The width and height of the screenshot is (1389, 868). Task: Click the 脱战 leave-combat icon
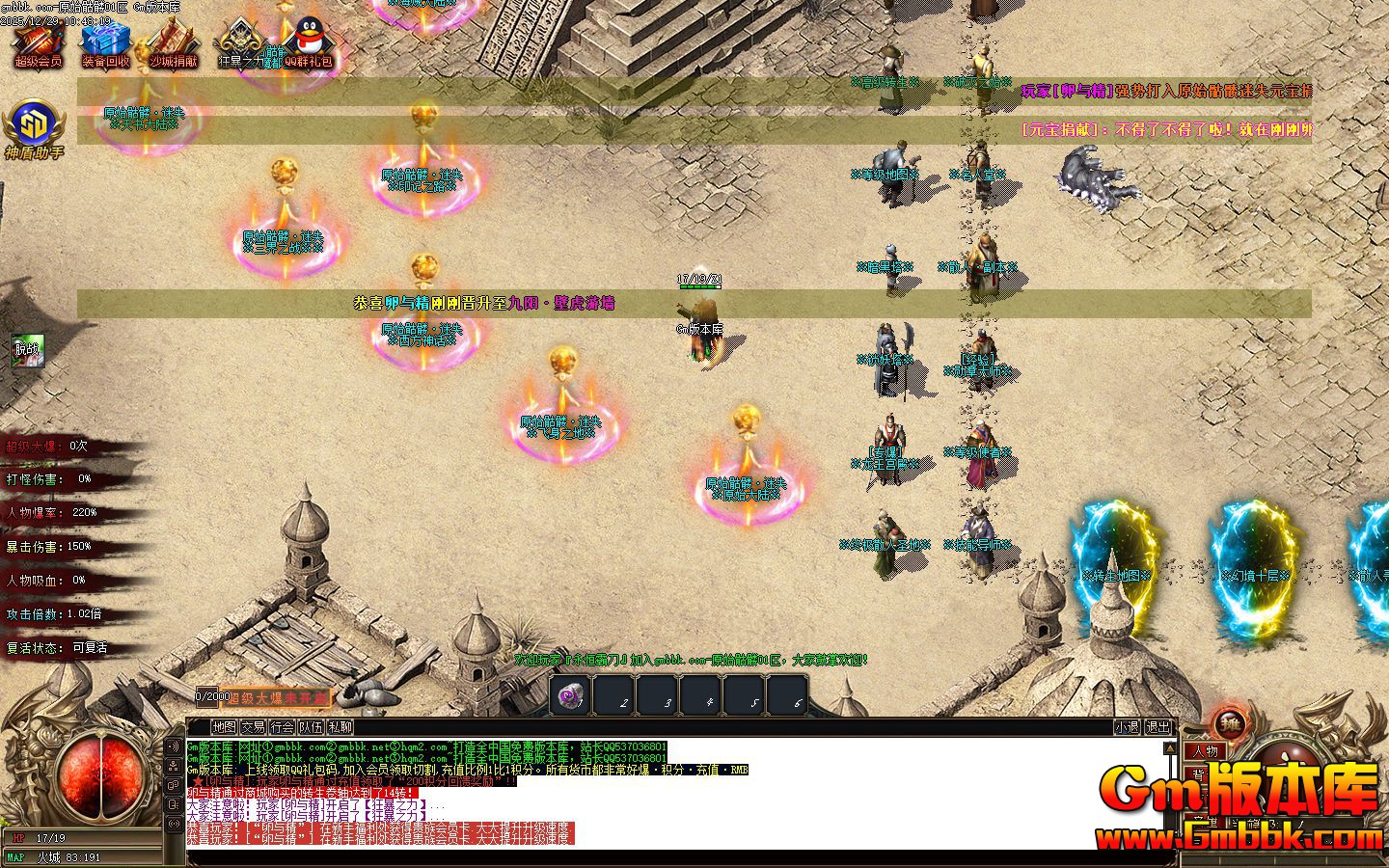click(x=27, y=349)
